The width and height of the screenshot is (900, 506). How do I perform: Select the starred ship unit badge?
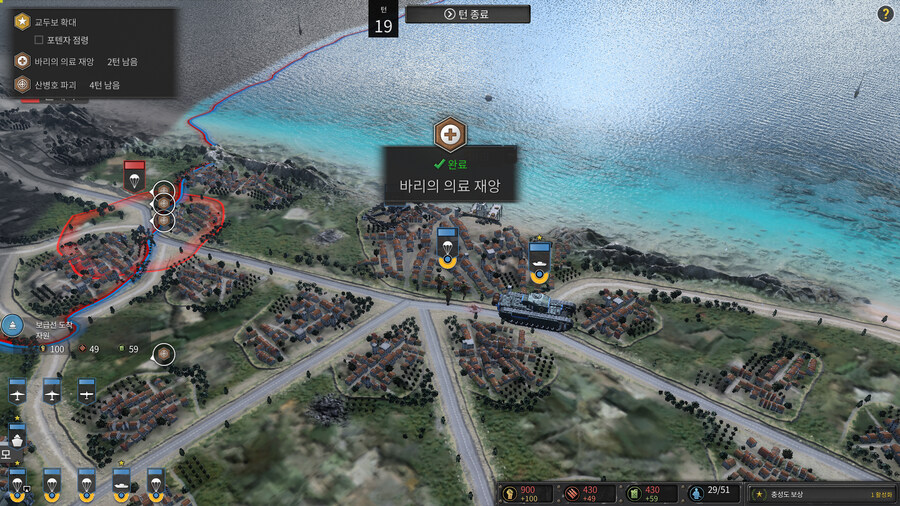[17, 440]
